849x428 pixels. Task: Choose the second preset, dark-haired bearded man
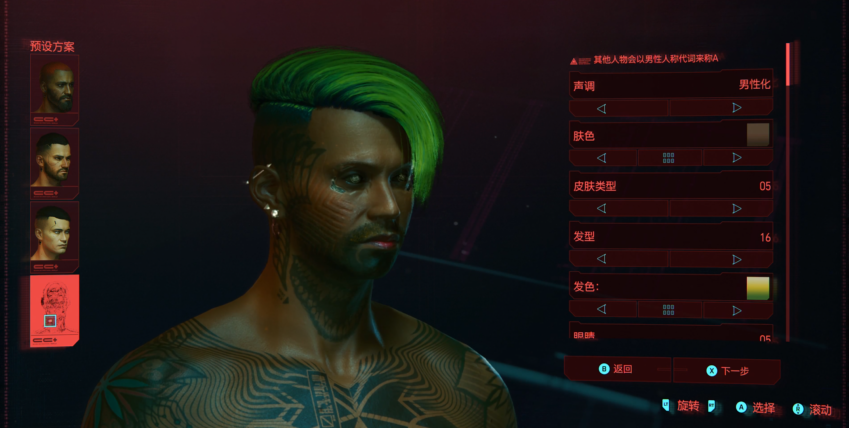pyautogui.click(x=54, y=160)
